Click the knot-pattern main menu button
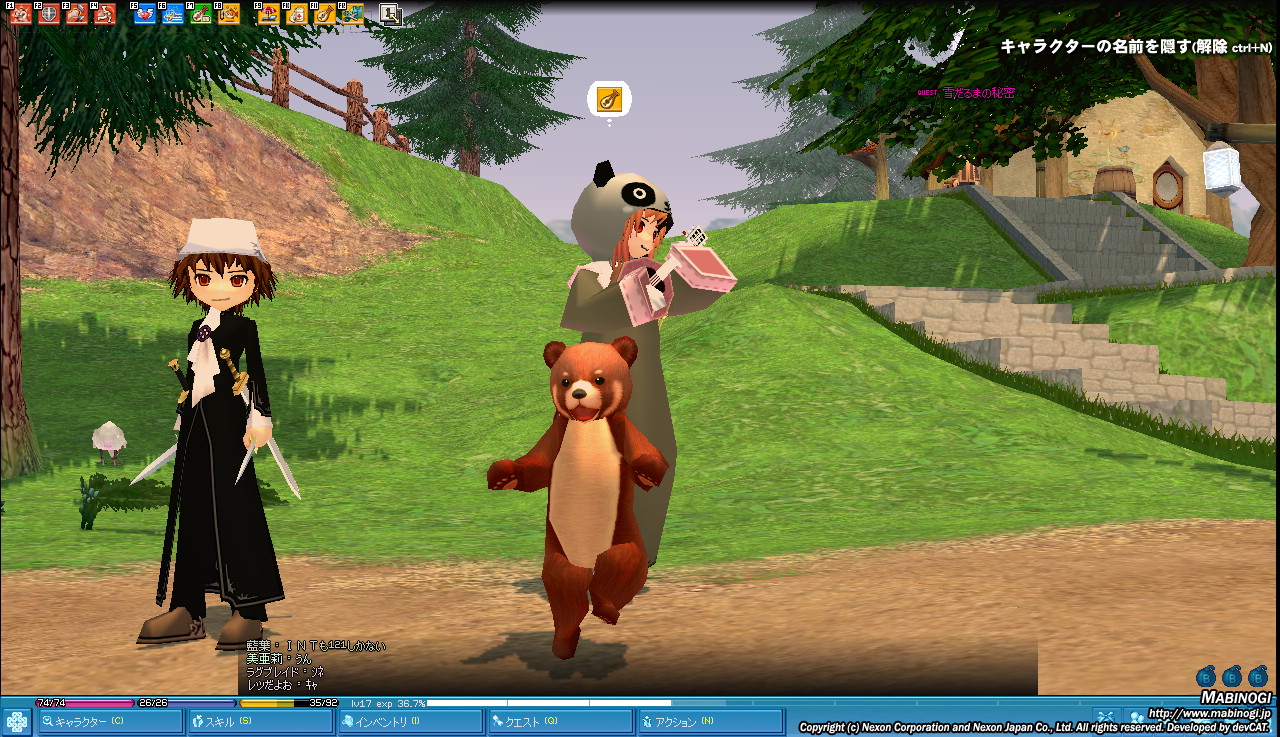Viewport: 1280px width, 737px height. click(17, 721)
